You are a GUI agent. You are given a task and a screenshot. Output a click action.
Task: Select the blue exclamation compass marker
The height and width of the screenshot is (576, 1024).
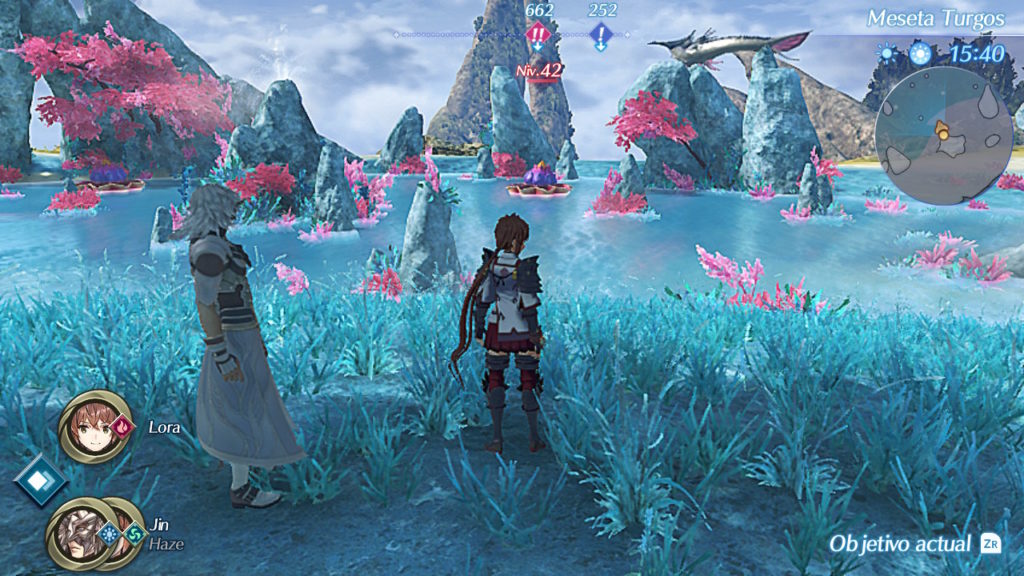[x=601, y=37]
